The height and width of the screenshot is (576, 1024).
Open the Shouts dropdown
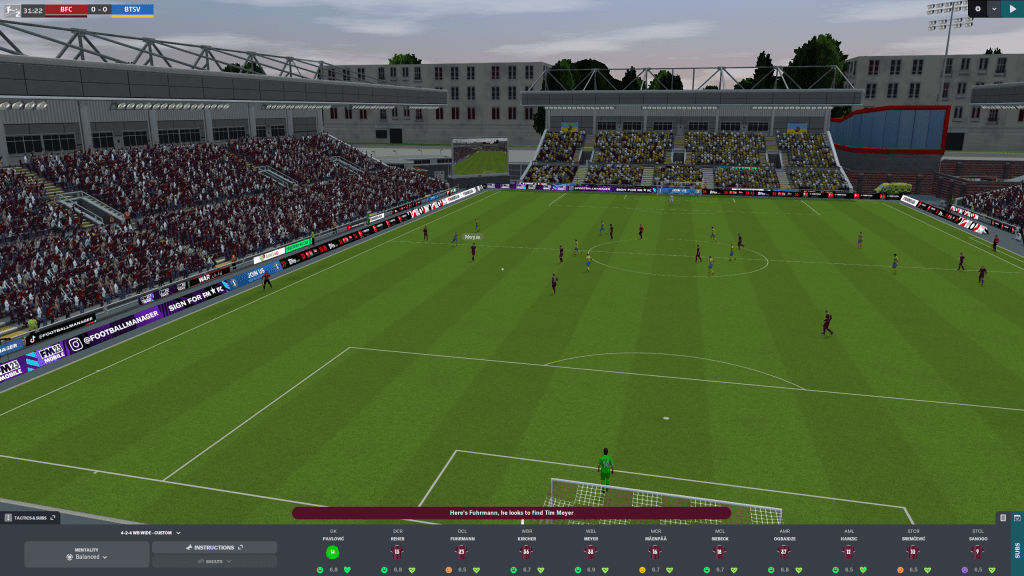(214, 562)
